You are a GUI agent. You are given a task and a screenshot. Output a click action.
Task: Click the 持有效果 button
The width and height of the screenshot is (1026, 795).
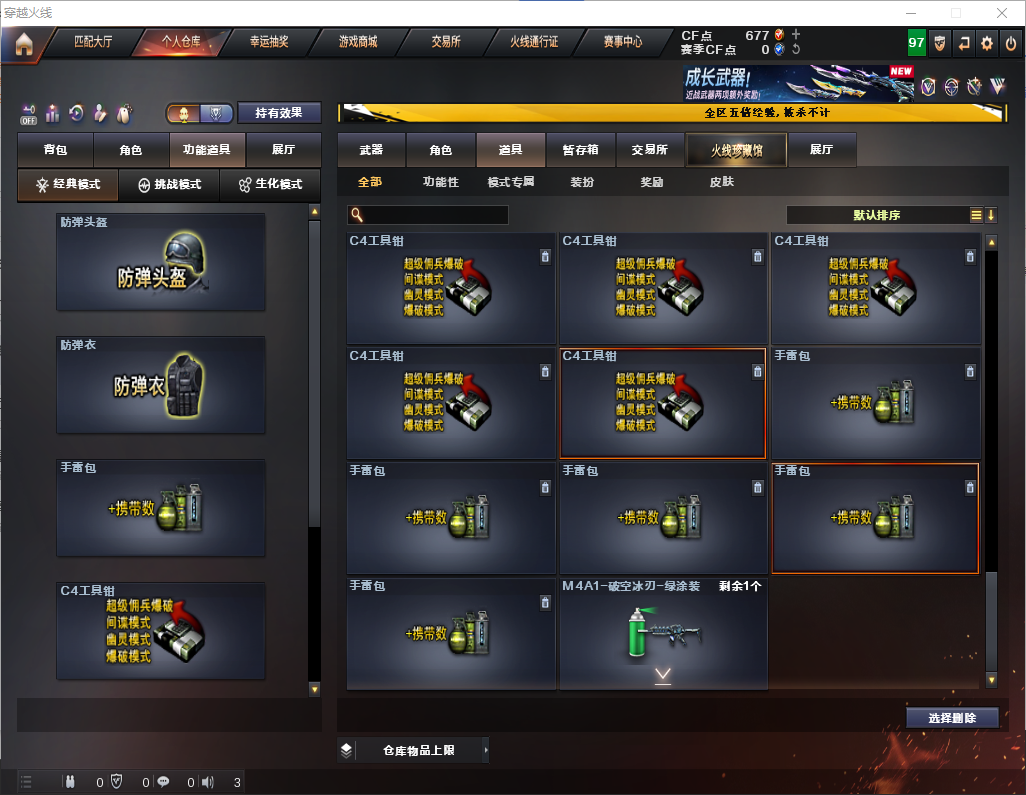tap(279, 113)
